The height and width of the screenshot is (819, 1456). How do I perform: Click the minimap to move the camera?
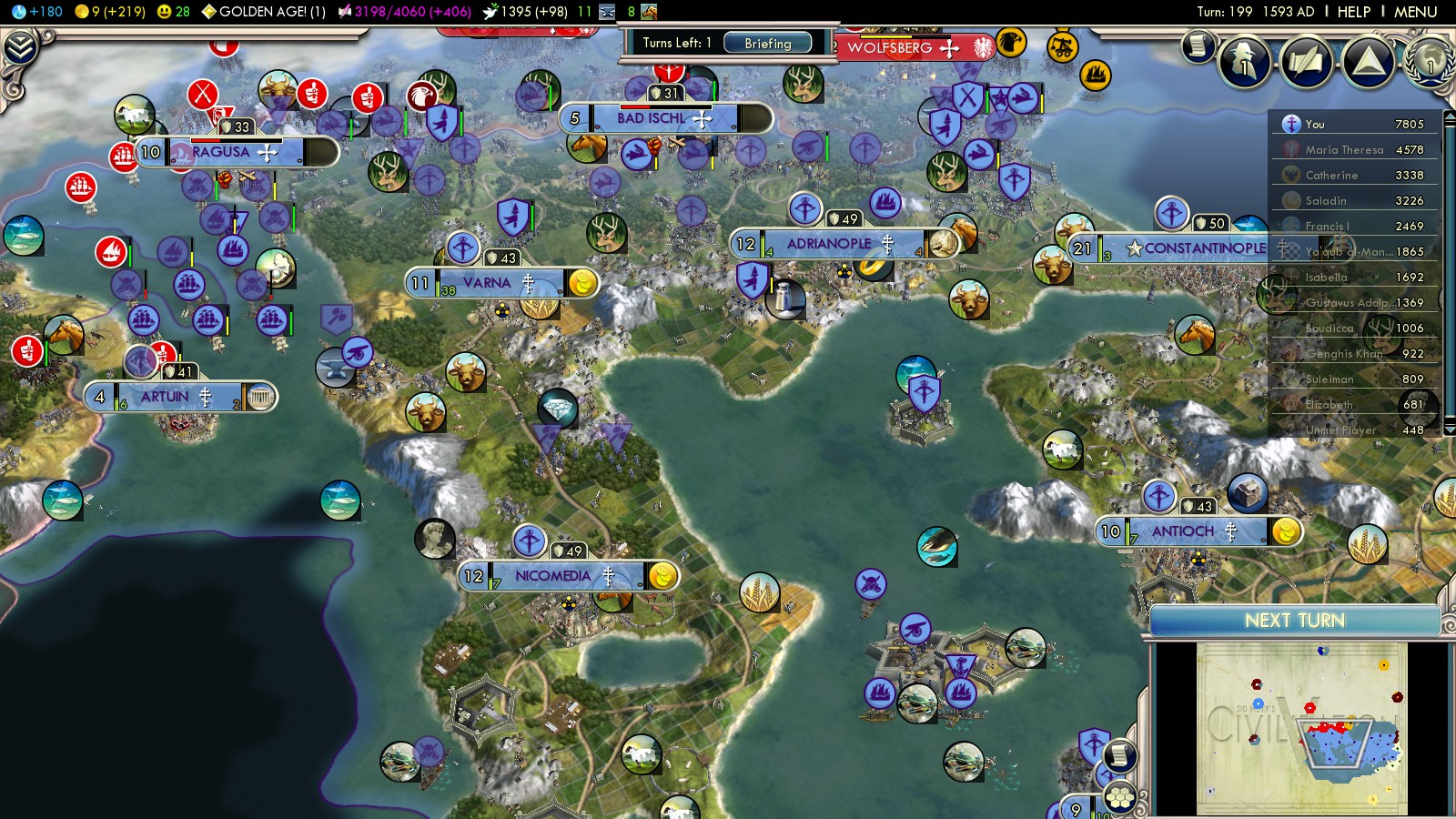coord(1301,728)
